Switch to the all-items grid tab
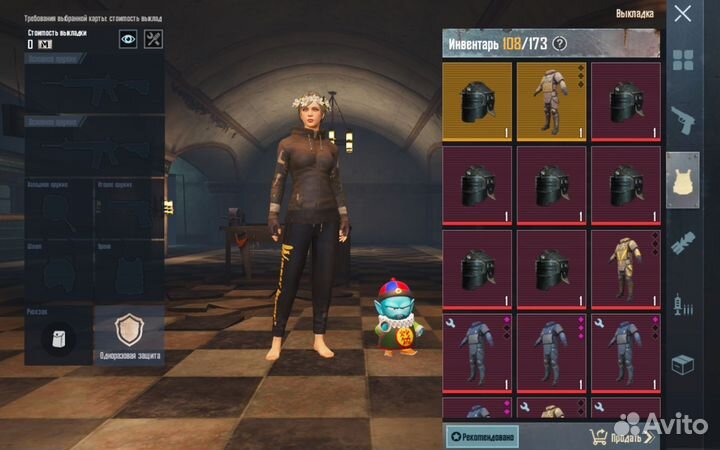This screenshot has width=720, height=450. (x=683, y=60)
